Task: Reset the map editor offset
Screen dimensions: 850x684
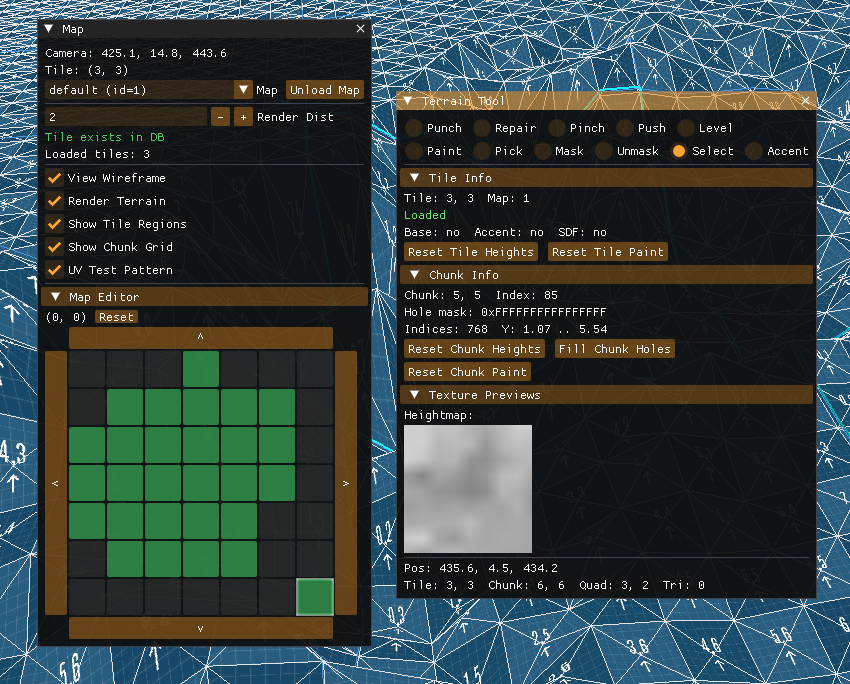Action: pyautogui.click(x=116, y=317)
